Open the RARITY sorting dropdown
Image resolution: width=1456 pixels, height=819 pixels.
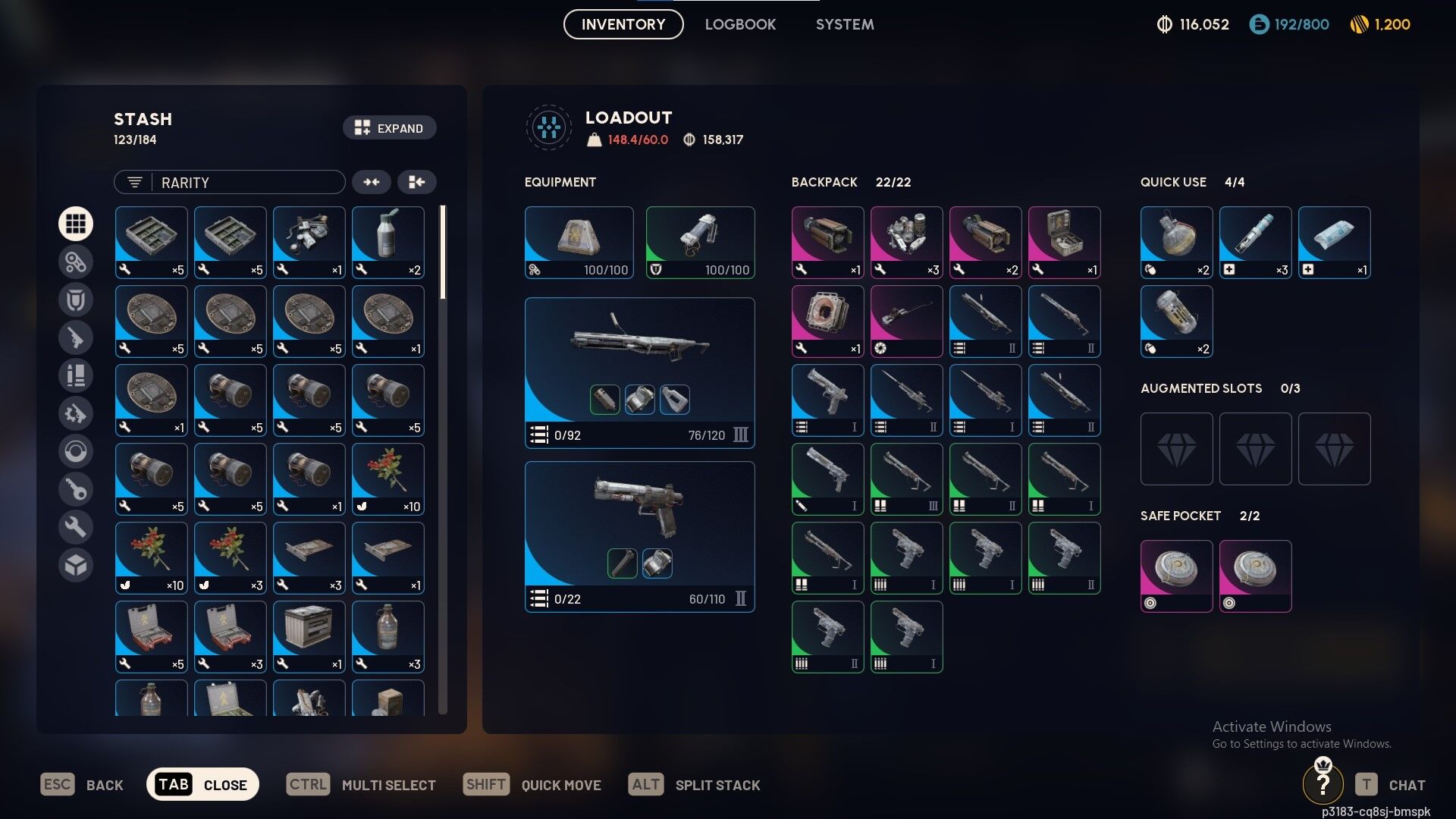243,182
